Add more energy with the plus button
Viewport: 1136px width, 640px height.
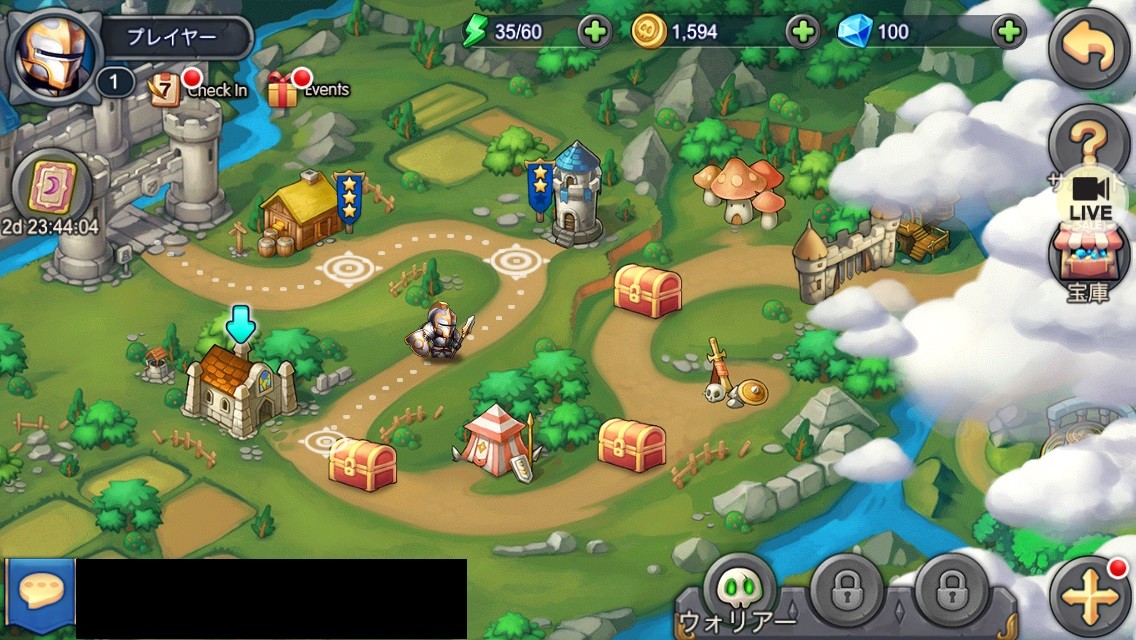pyautogui.click(x=594, y=32)
